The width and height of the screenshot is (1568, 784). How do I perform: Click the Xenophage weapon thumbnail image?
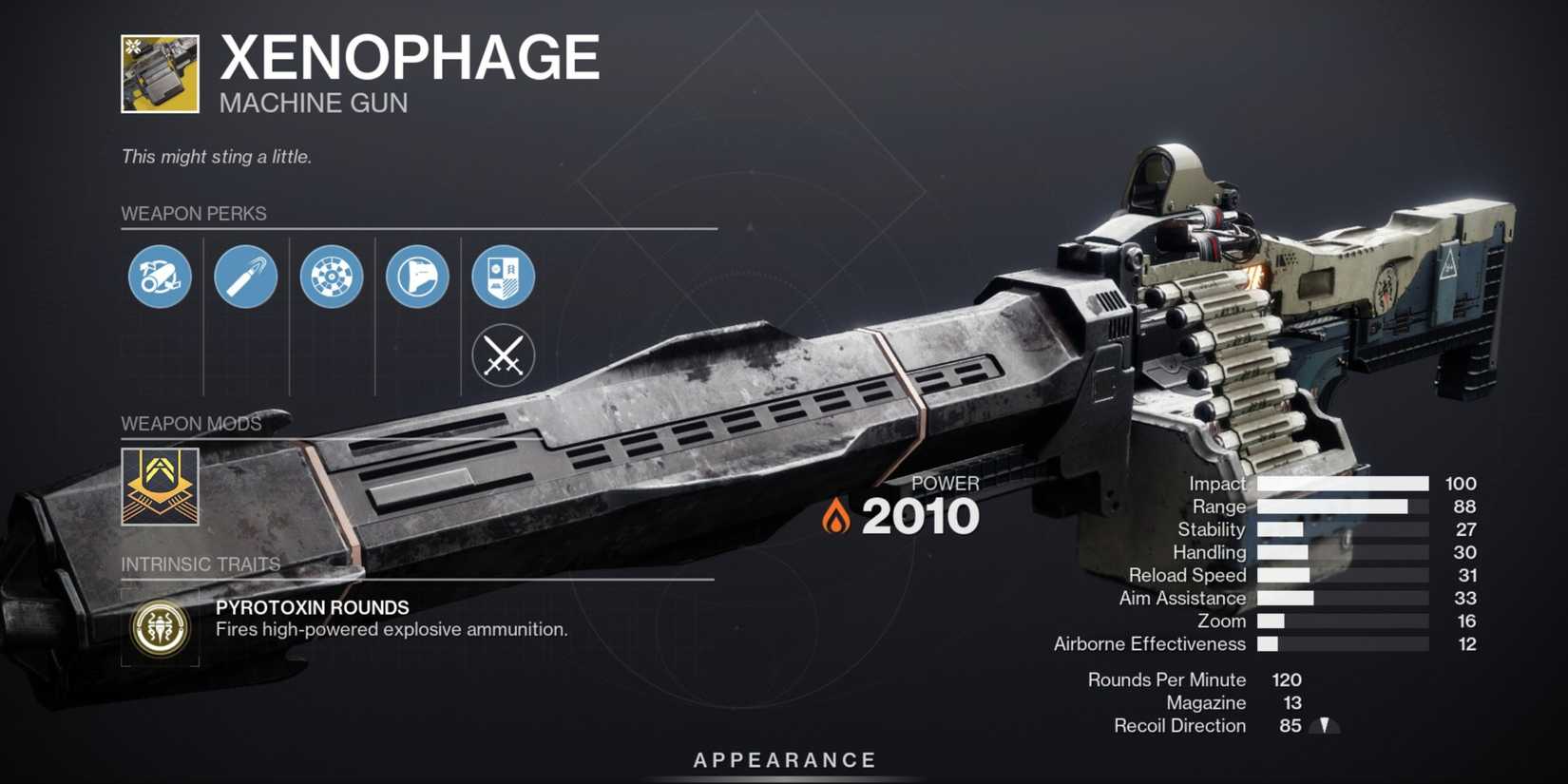click(x=160, y=71)
